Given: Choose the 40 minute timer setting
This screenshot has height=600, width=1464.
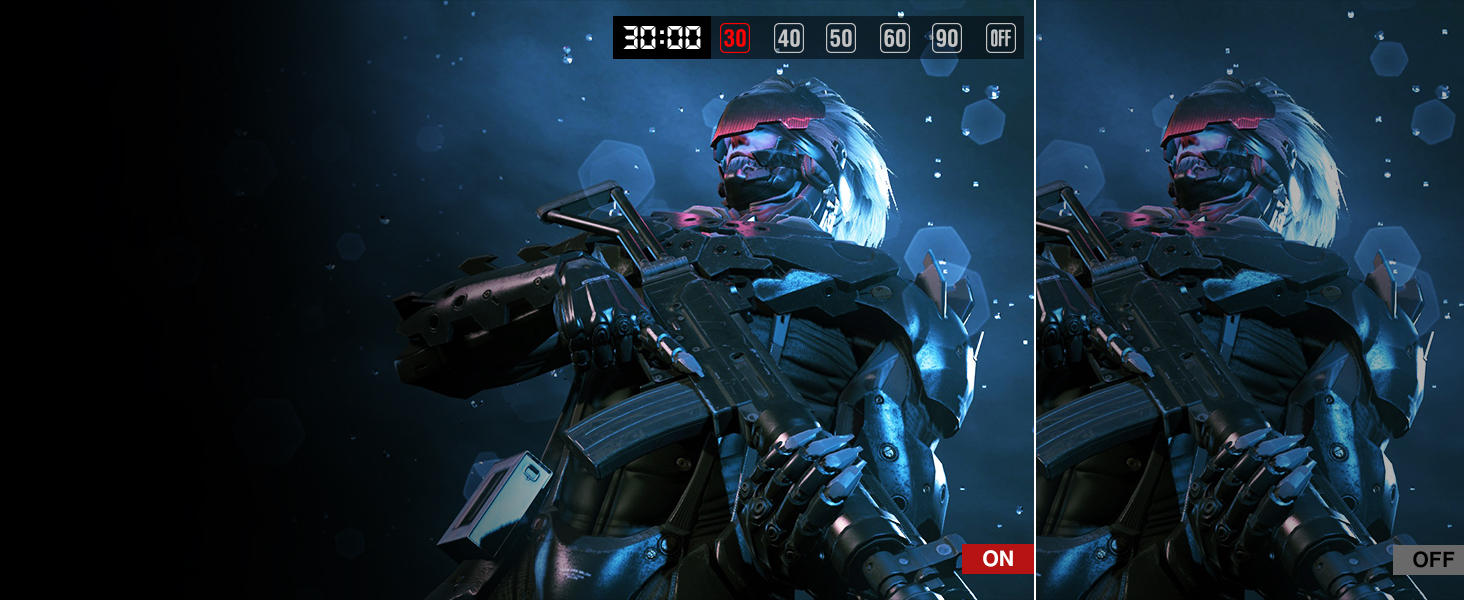Looking at the screenshot, I should (789, 39).
